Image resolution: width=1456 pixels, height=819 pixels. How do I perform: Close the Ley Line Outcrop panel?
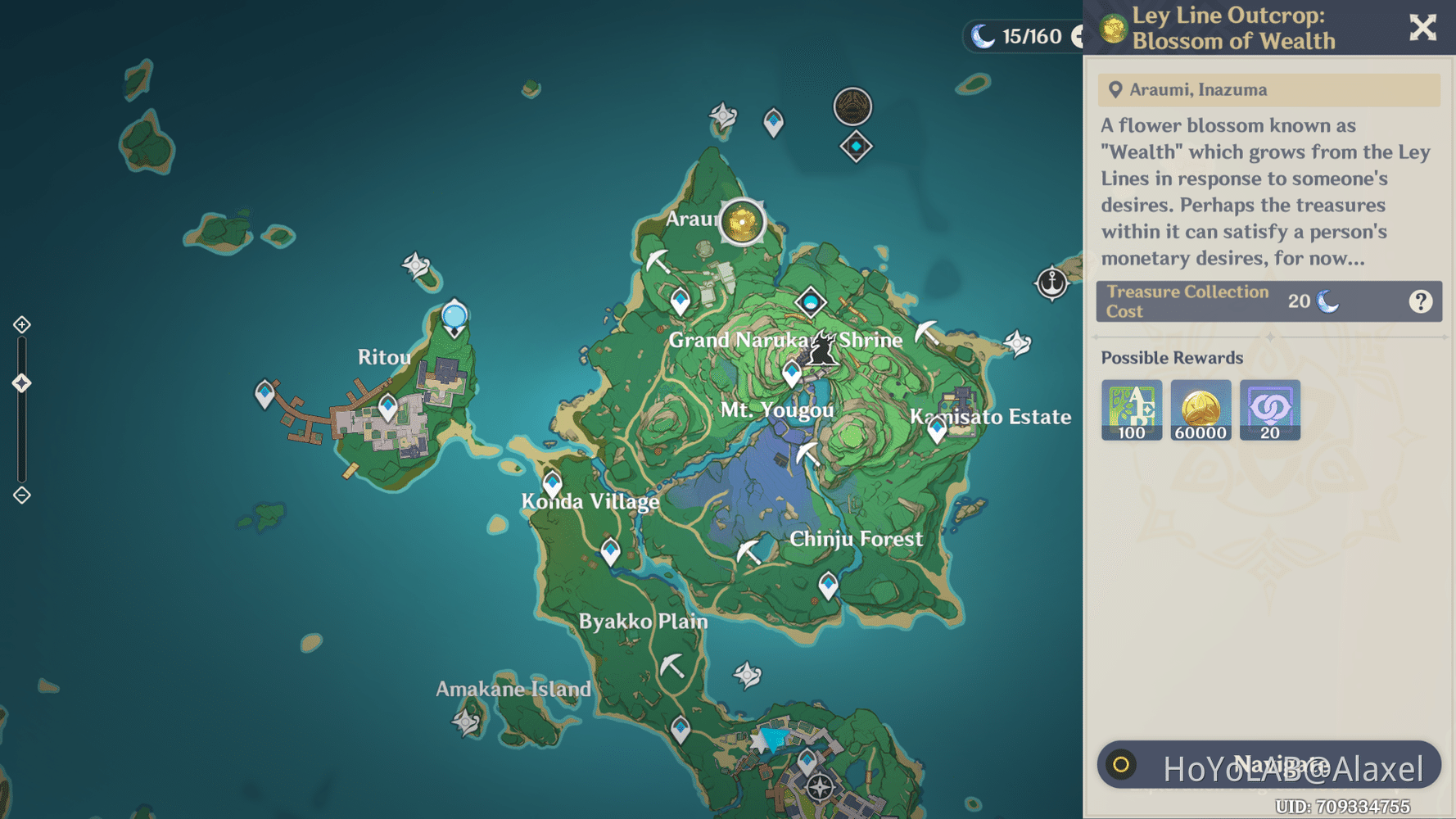(1422, 27)
